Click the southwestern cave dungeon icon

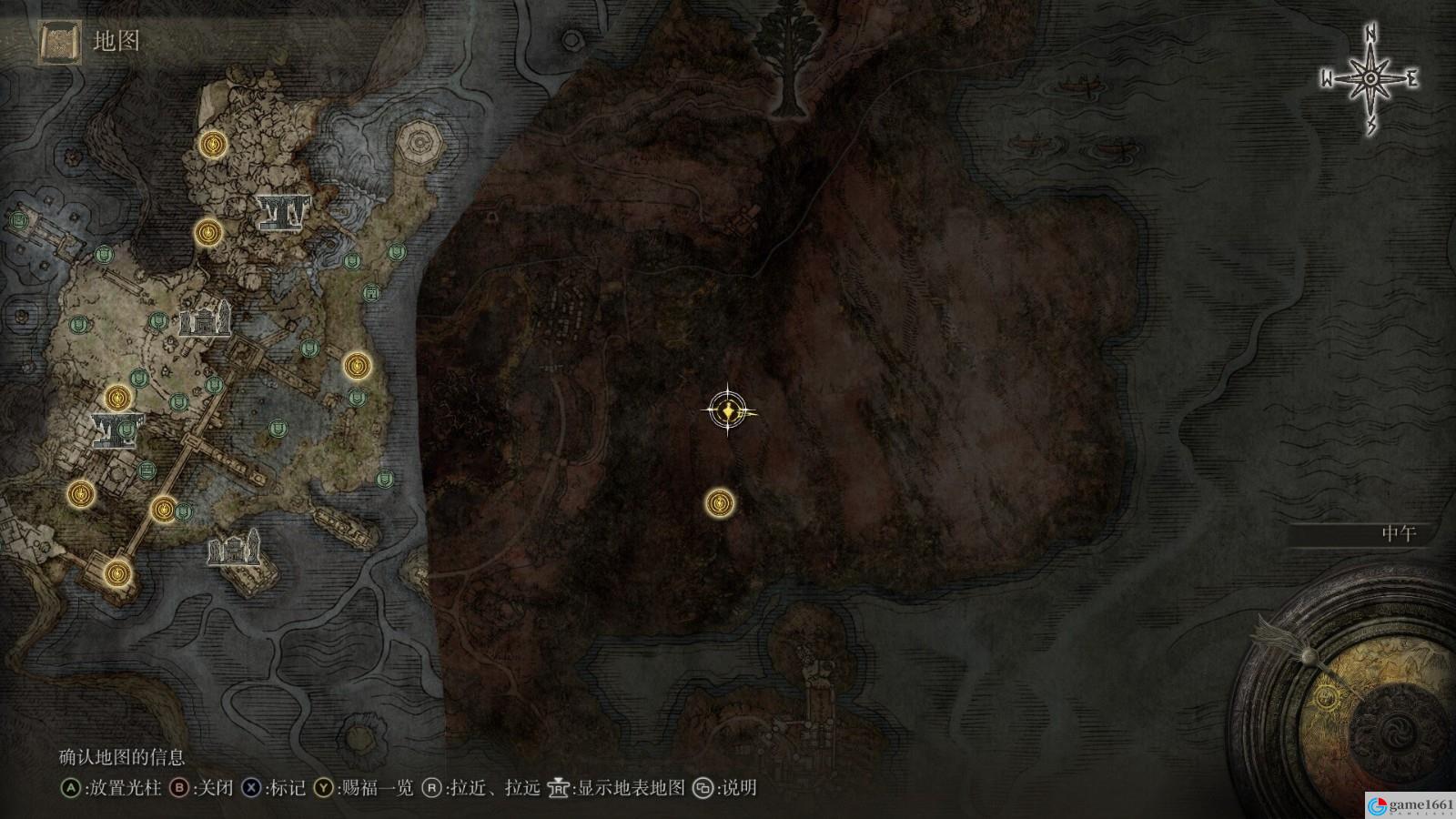coord(116,430)
